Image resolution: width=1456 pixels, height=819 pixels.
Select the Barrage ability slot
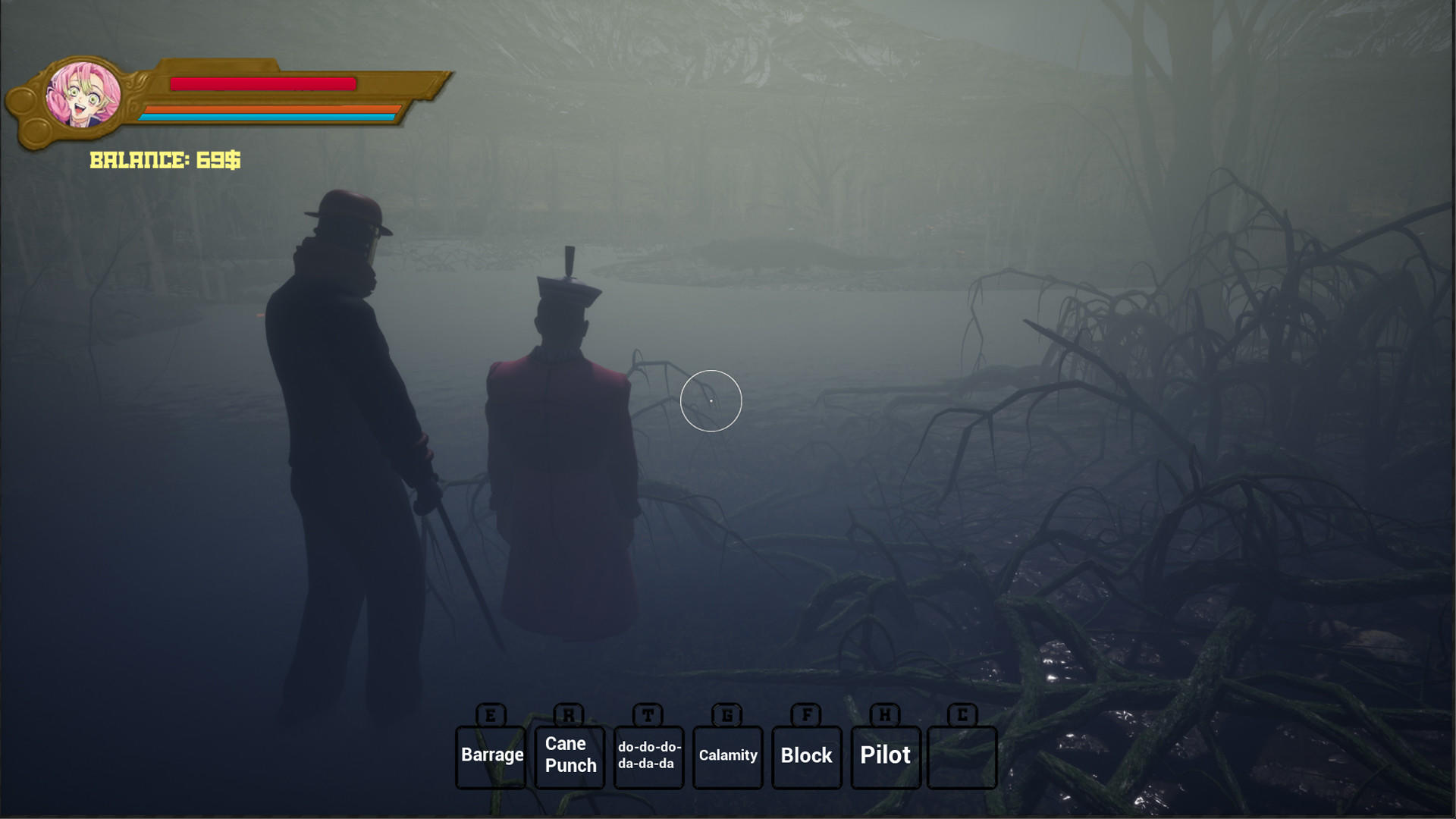[491, 755]
